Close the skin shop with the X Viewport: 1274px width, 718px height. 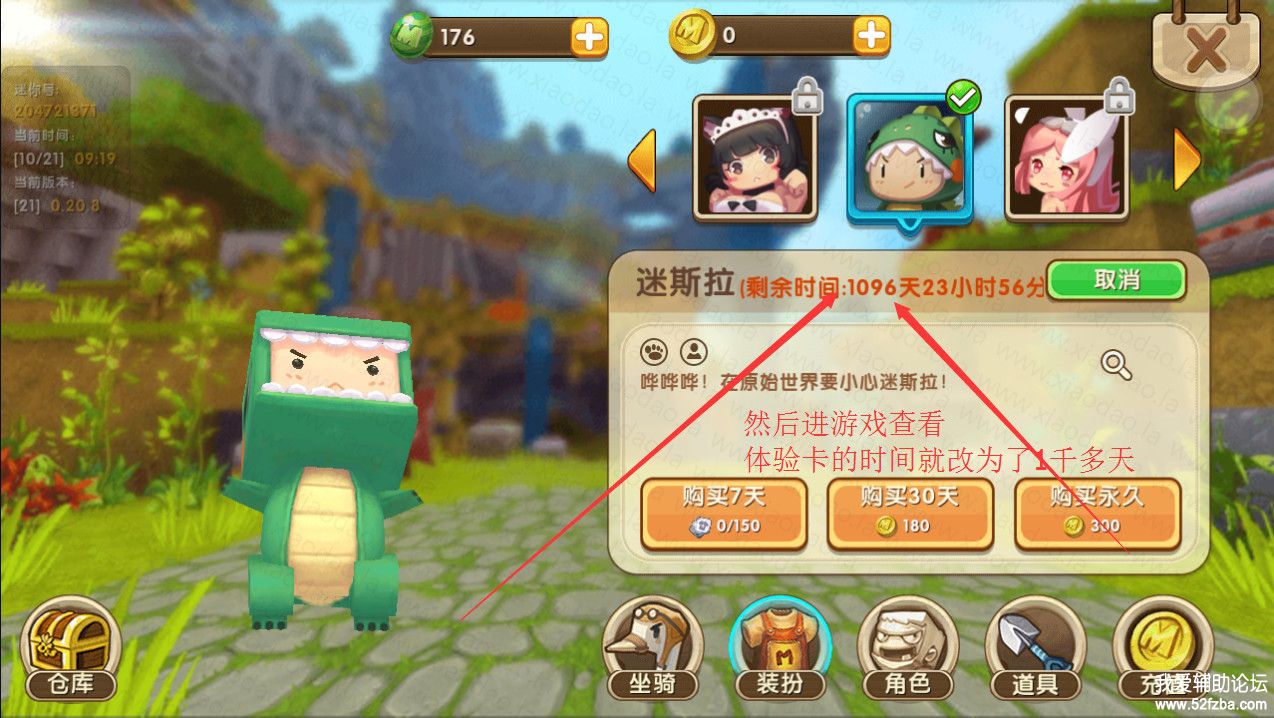click(x=1206, y=46)
